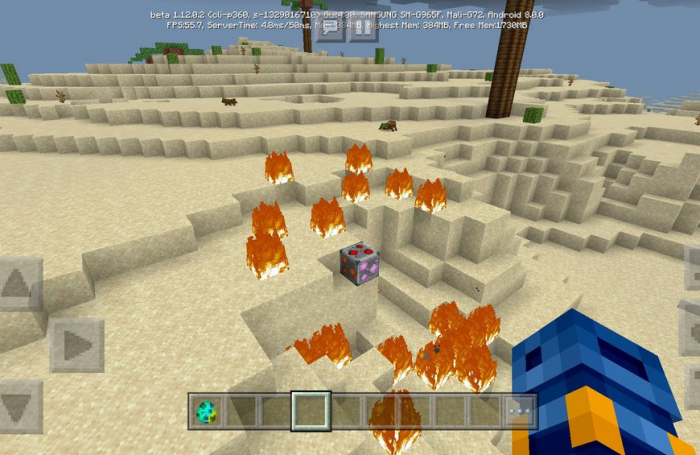Tap the strafe right arrow
This screenshot has height=455, width=700.
pos(76,345)
